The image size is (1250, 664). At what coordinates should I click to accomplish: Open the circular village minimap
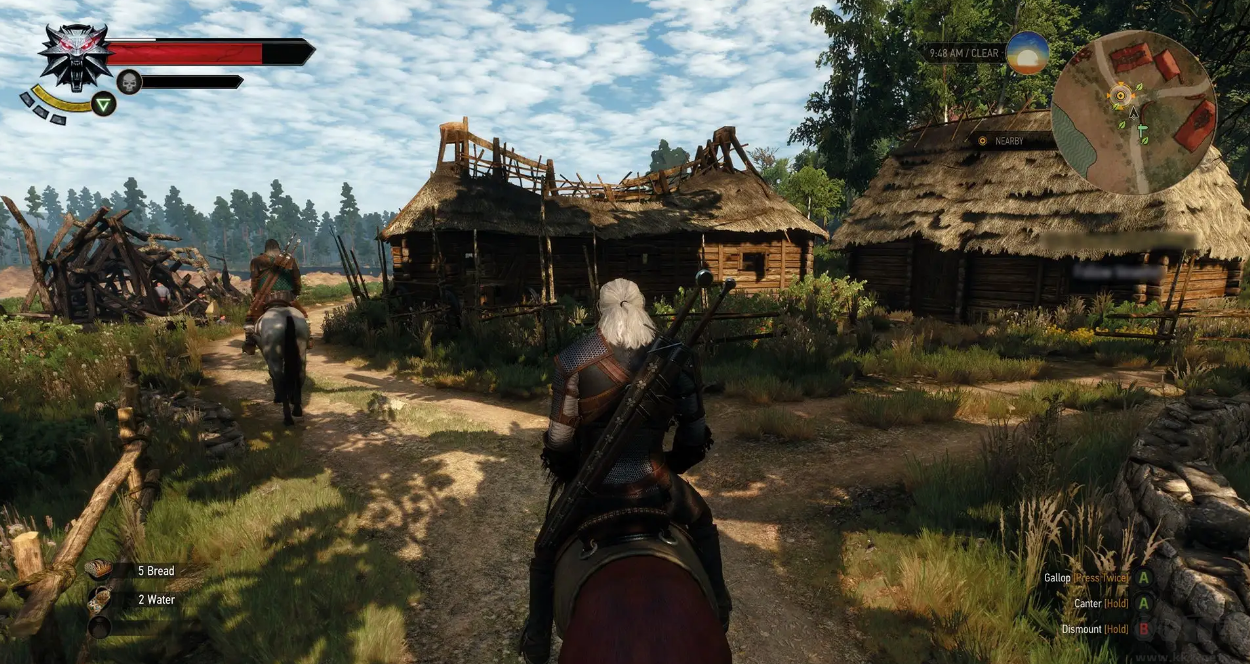point(1133,112)
